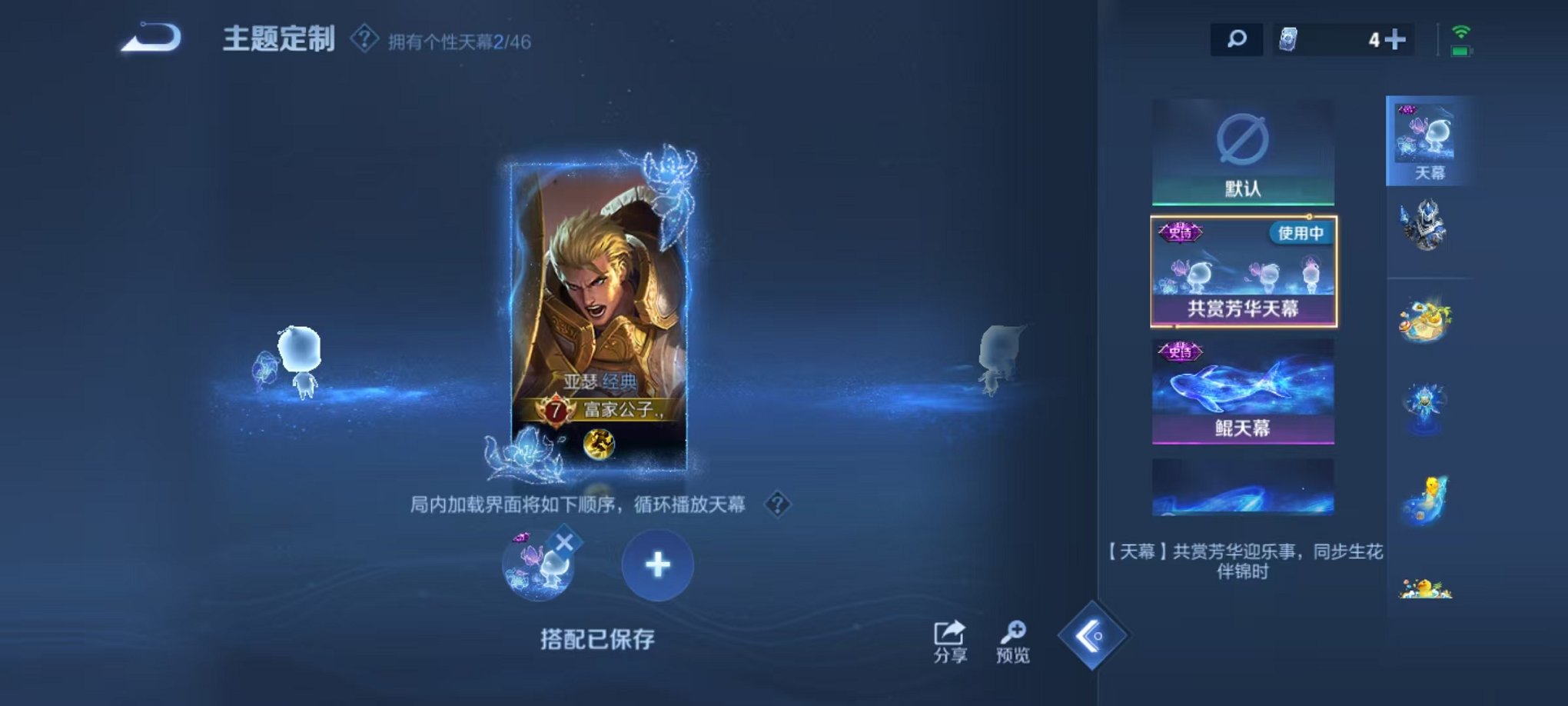Add a skycanvas slot with the big plus button

[657, 565]
